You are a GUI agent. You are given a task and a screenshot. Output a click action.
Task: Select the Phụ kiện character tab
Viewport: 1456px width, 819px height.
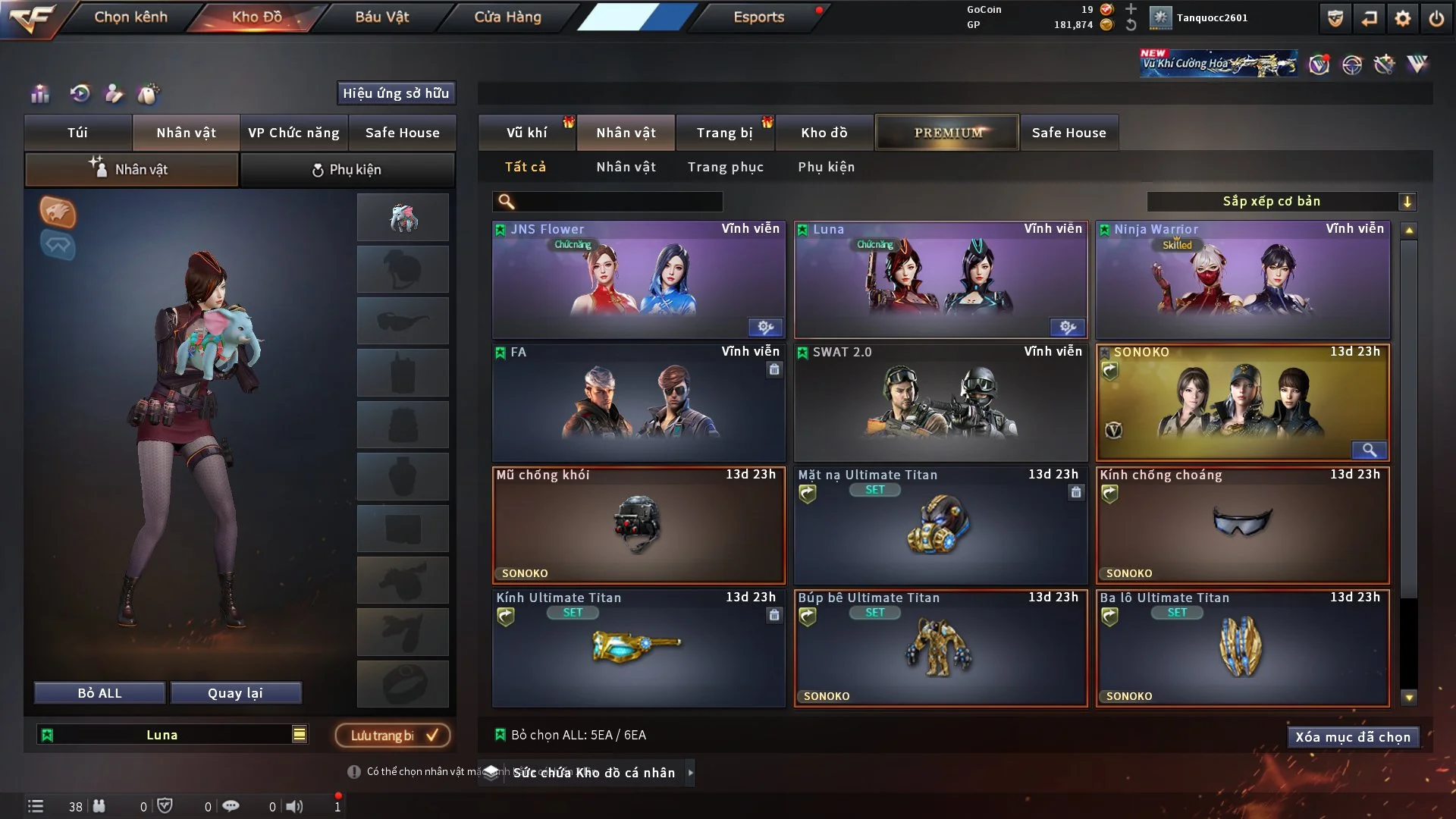point(347,170)
